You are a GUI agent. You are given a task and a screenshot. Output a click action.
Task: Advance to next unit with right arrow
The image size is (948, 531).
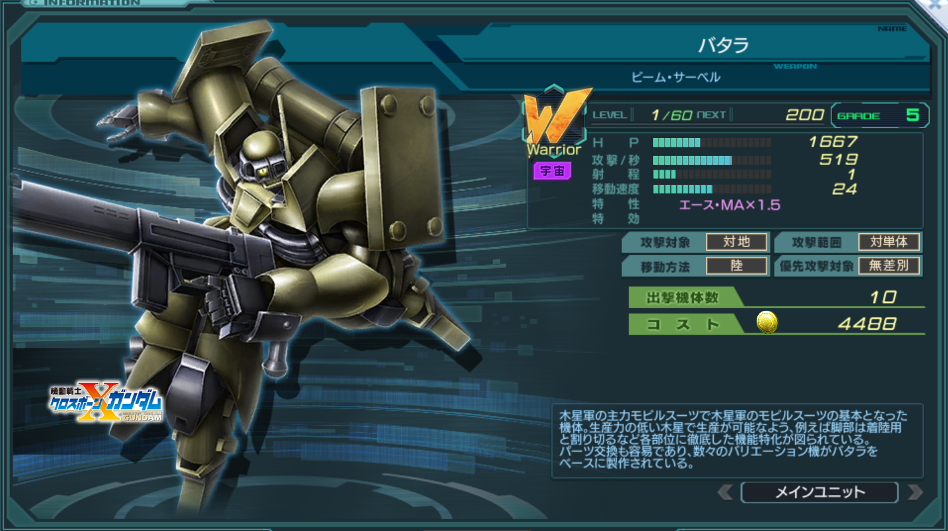[x=914, y=492]
